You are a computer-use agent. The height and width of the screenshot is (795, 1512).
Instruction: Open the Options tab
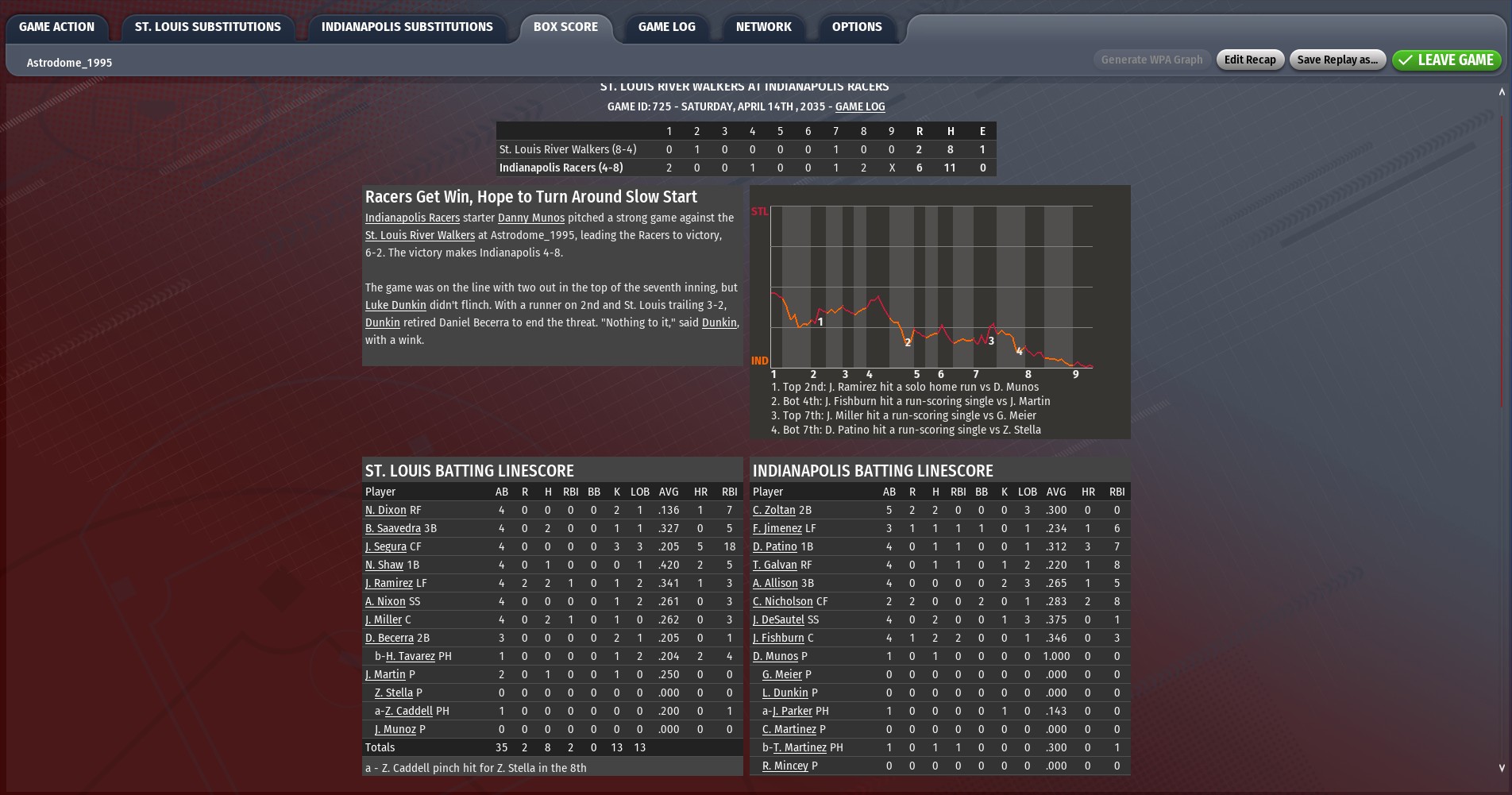856,27
